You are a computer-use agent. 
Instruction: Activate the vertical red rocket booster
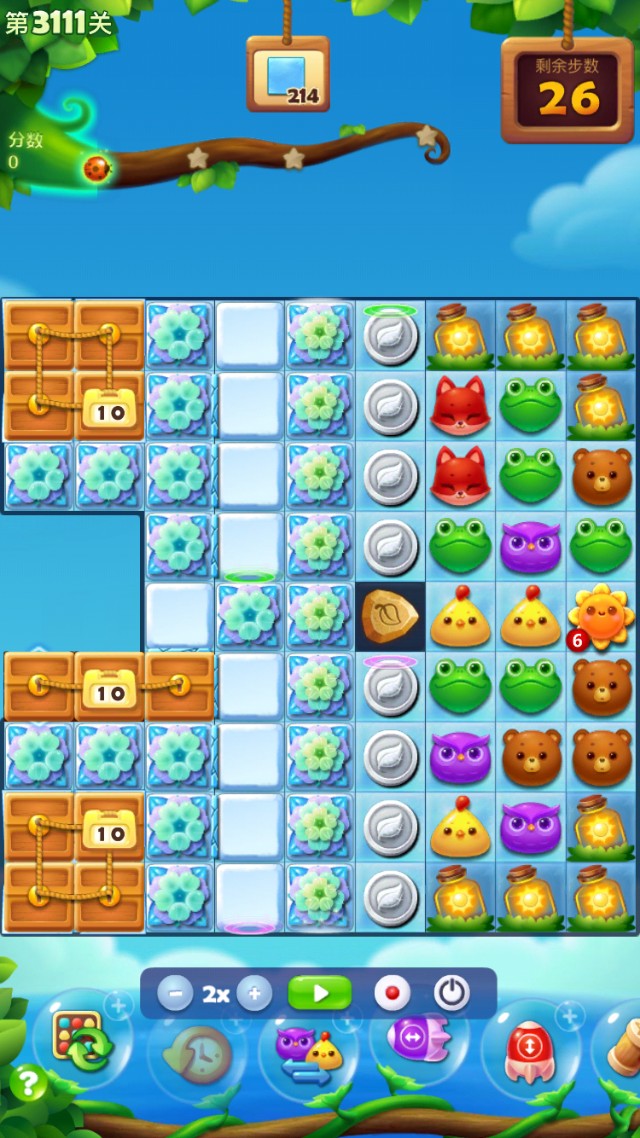pyautogui.click(x=528, y=1050)
